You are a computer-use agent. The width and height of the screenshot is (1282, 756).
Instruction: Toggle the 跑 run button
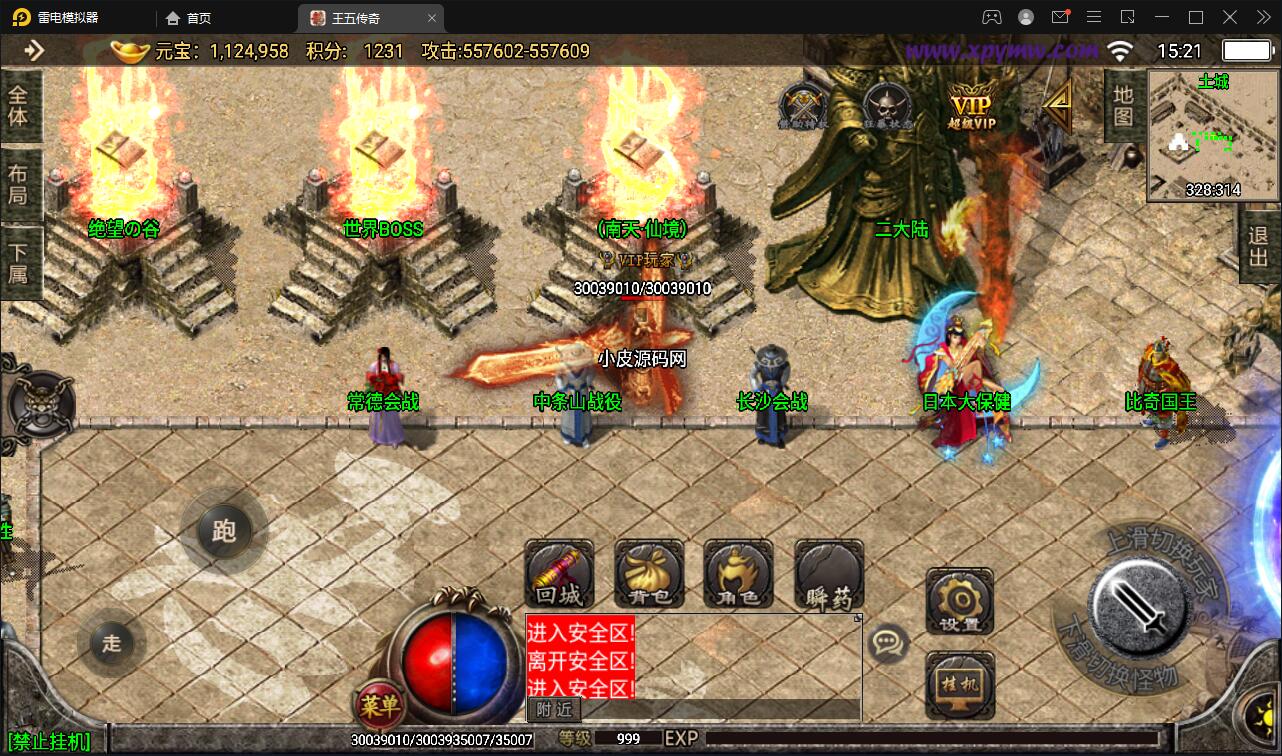click(x=223, y=530)
